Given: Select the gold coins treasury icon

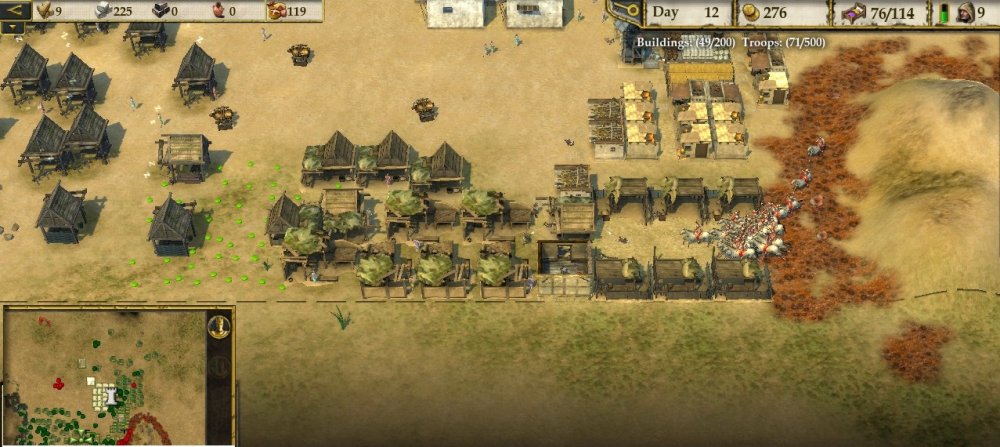Looking at the screenshot, I should tap(749, 13).
